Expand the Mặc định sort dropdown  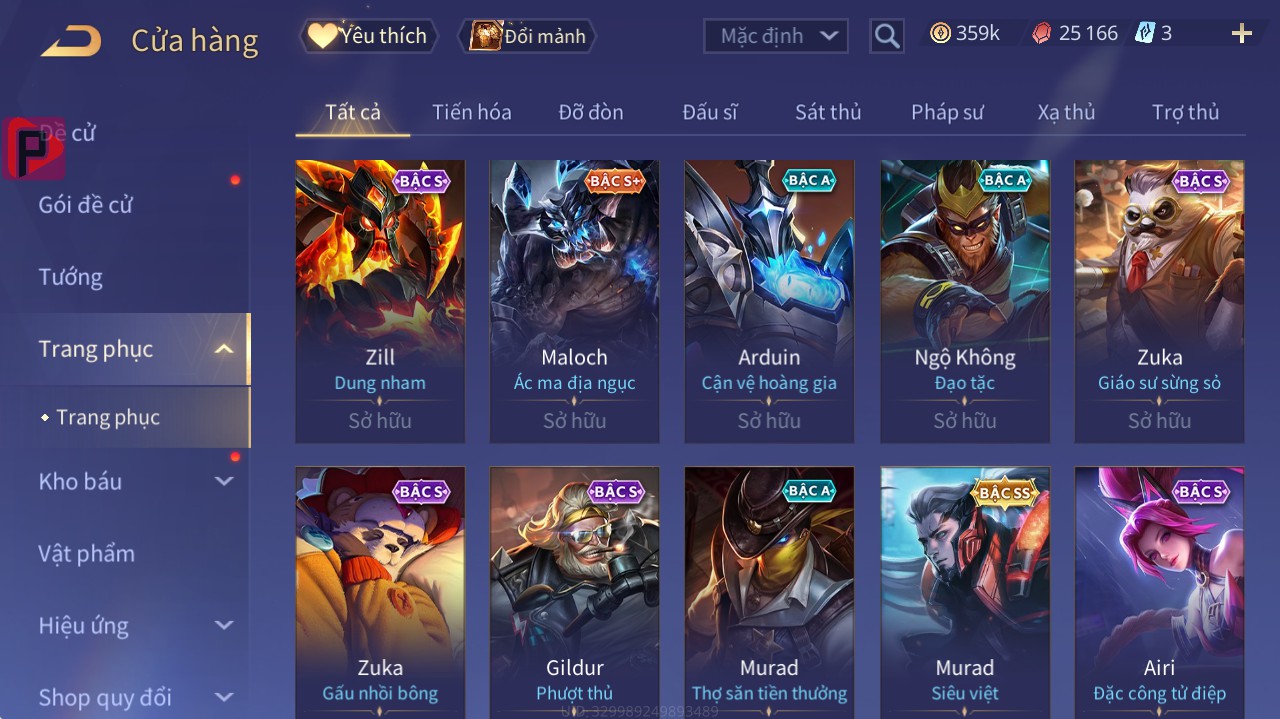pyautogui.click(x=776, y=36)
